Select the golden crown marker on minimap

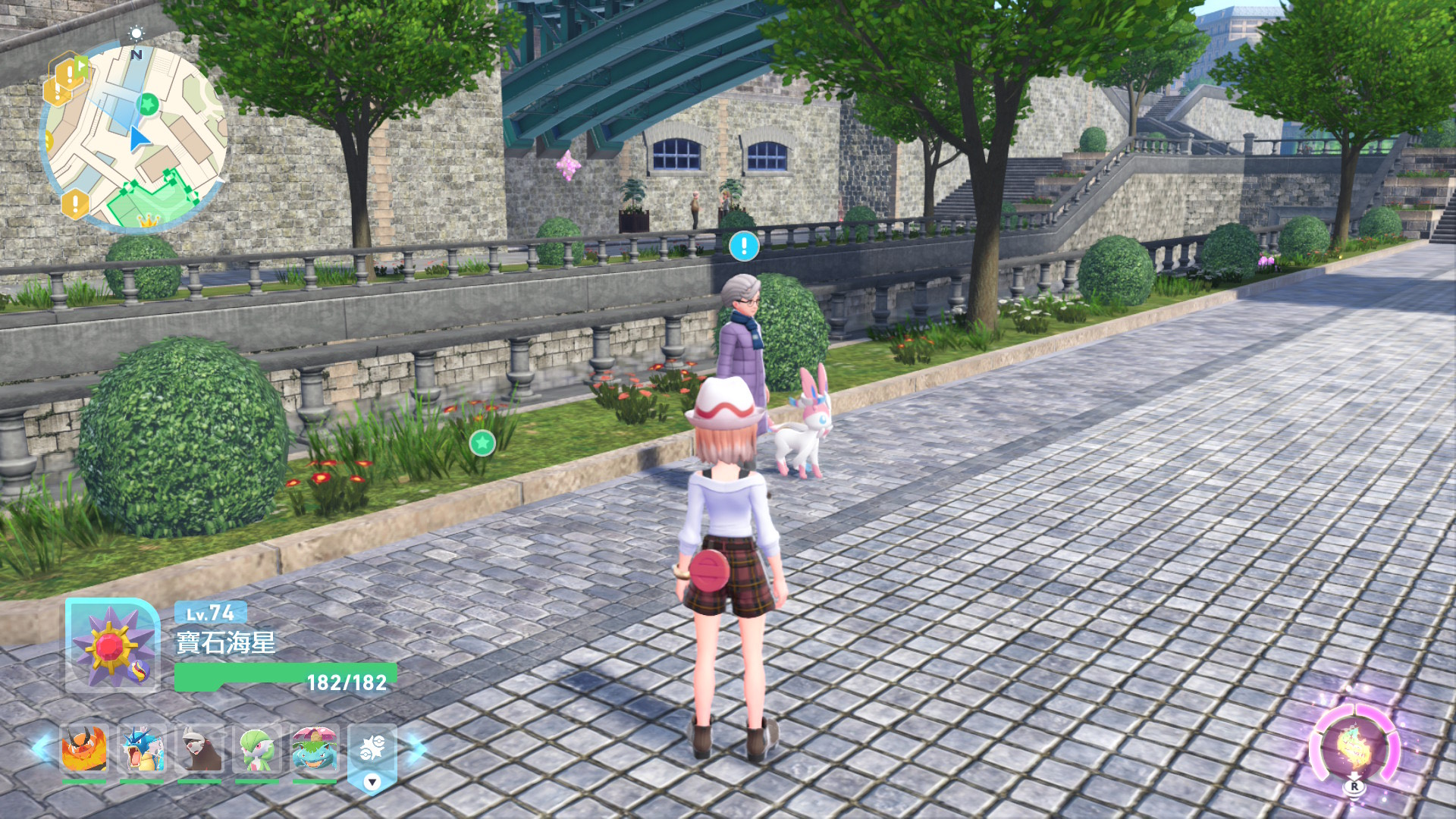coord(149,221)
